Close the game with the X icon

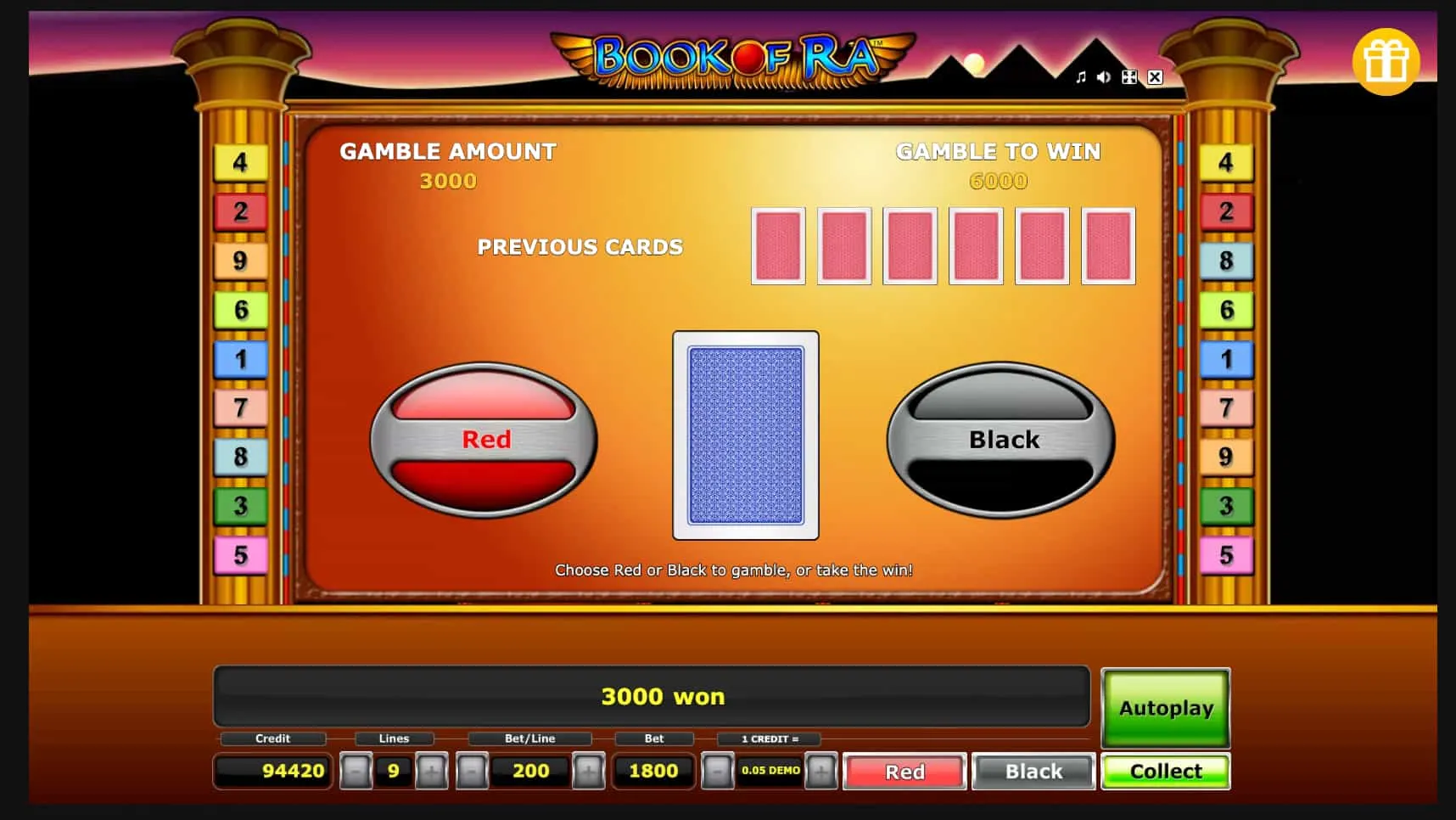pos(1155,77)
